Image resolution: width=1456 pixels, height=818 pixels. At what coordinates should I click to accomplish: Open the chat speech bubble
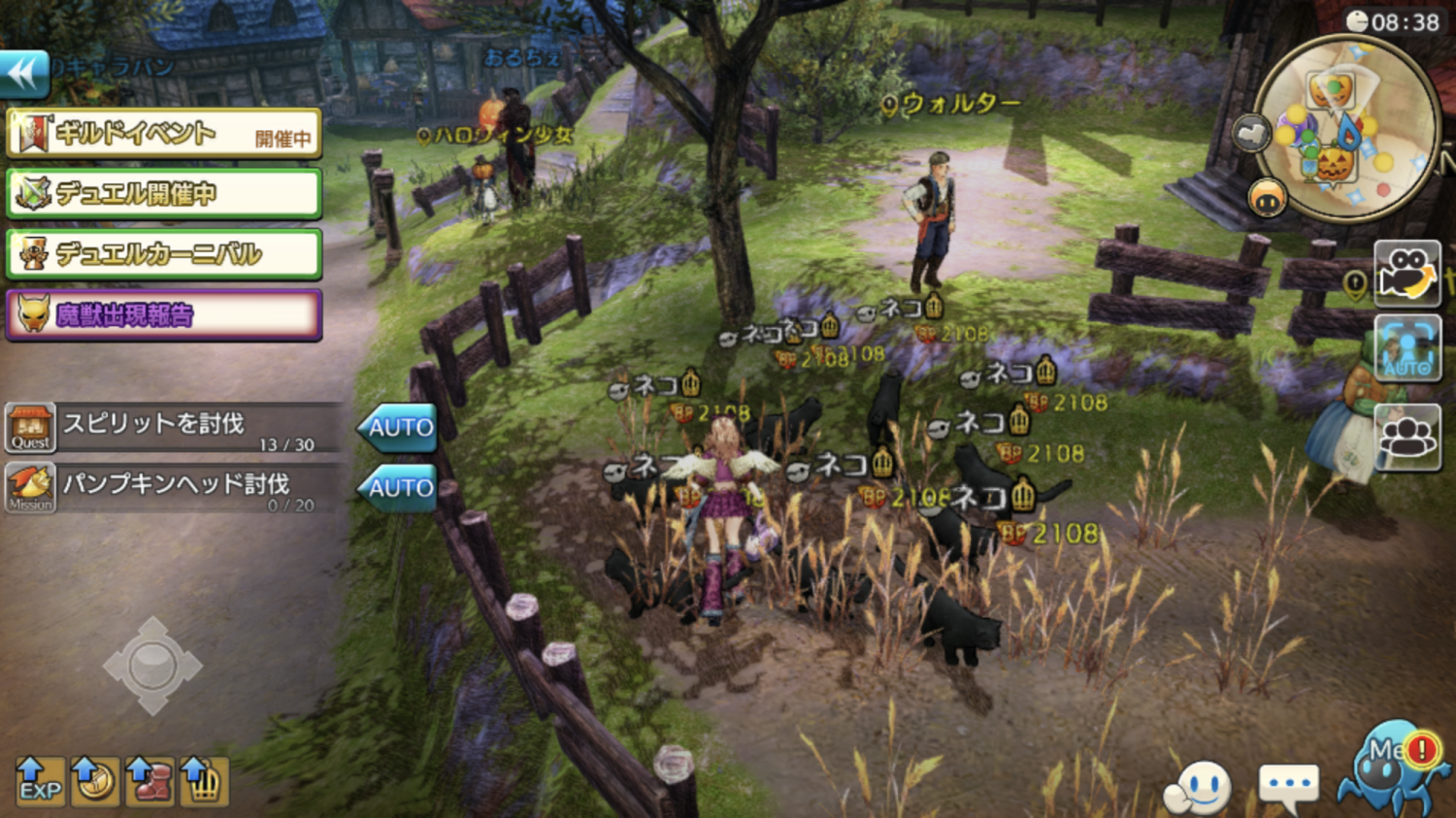[x=1288, y=784]
